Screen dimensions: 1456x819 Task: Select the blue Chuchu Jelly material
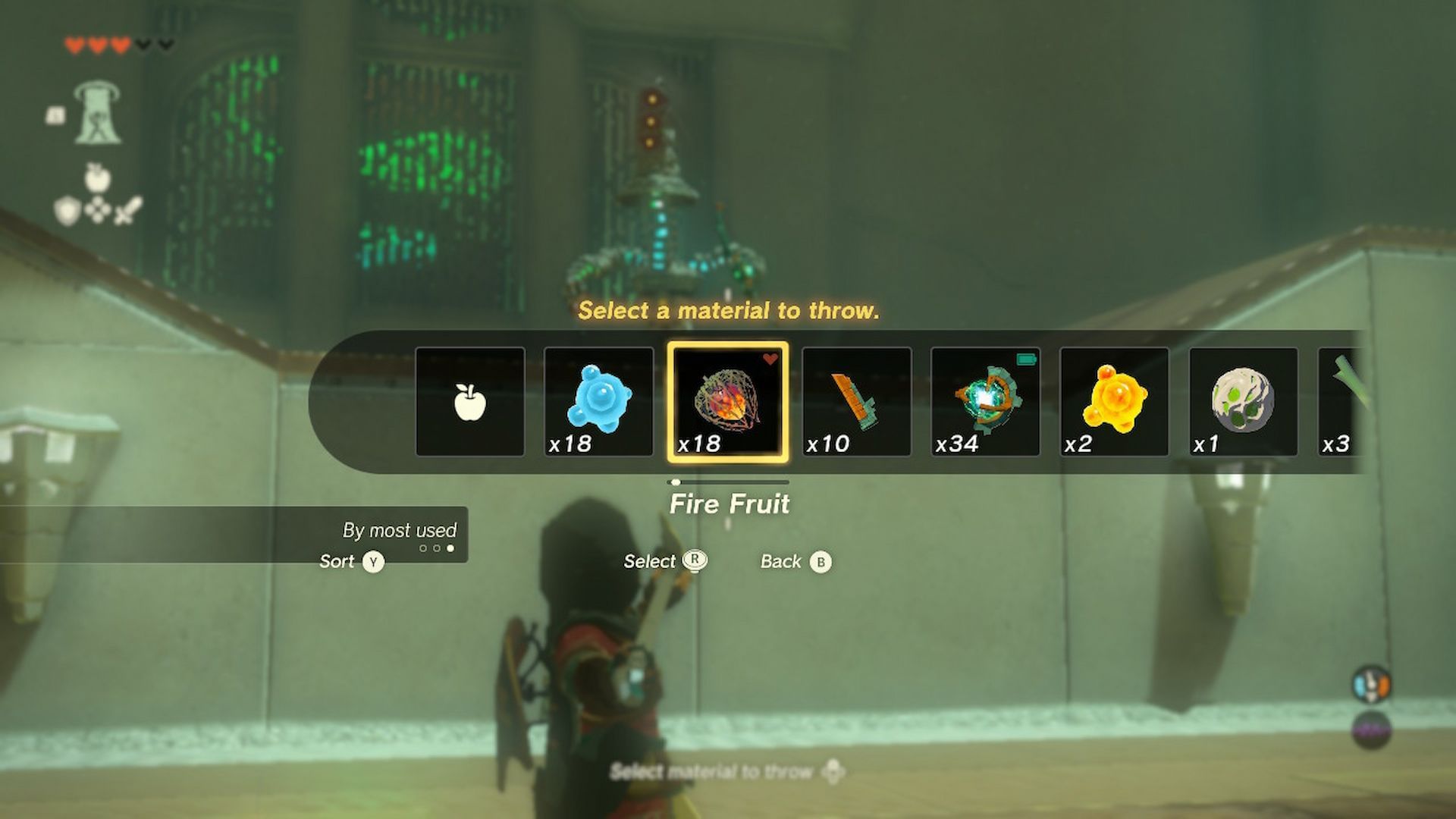(599, 402)
